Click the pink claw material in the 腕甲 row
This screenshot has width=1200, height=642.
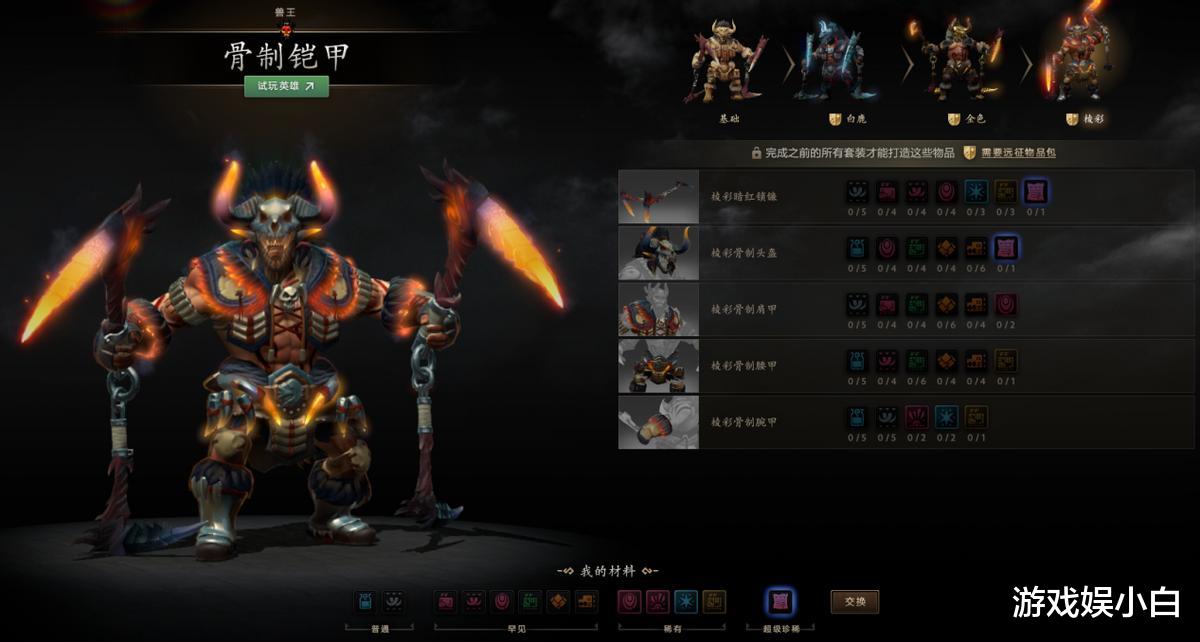click(917, 417)
